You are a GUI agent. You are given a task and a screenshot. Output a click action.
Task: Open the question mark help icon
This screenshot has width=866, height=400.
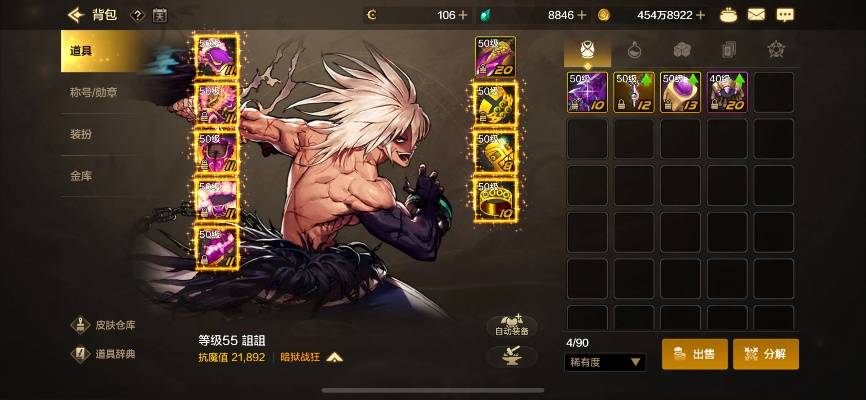click(x=137, y=15)
